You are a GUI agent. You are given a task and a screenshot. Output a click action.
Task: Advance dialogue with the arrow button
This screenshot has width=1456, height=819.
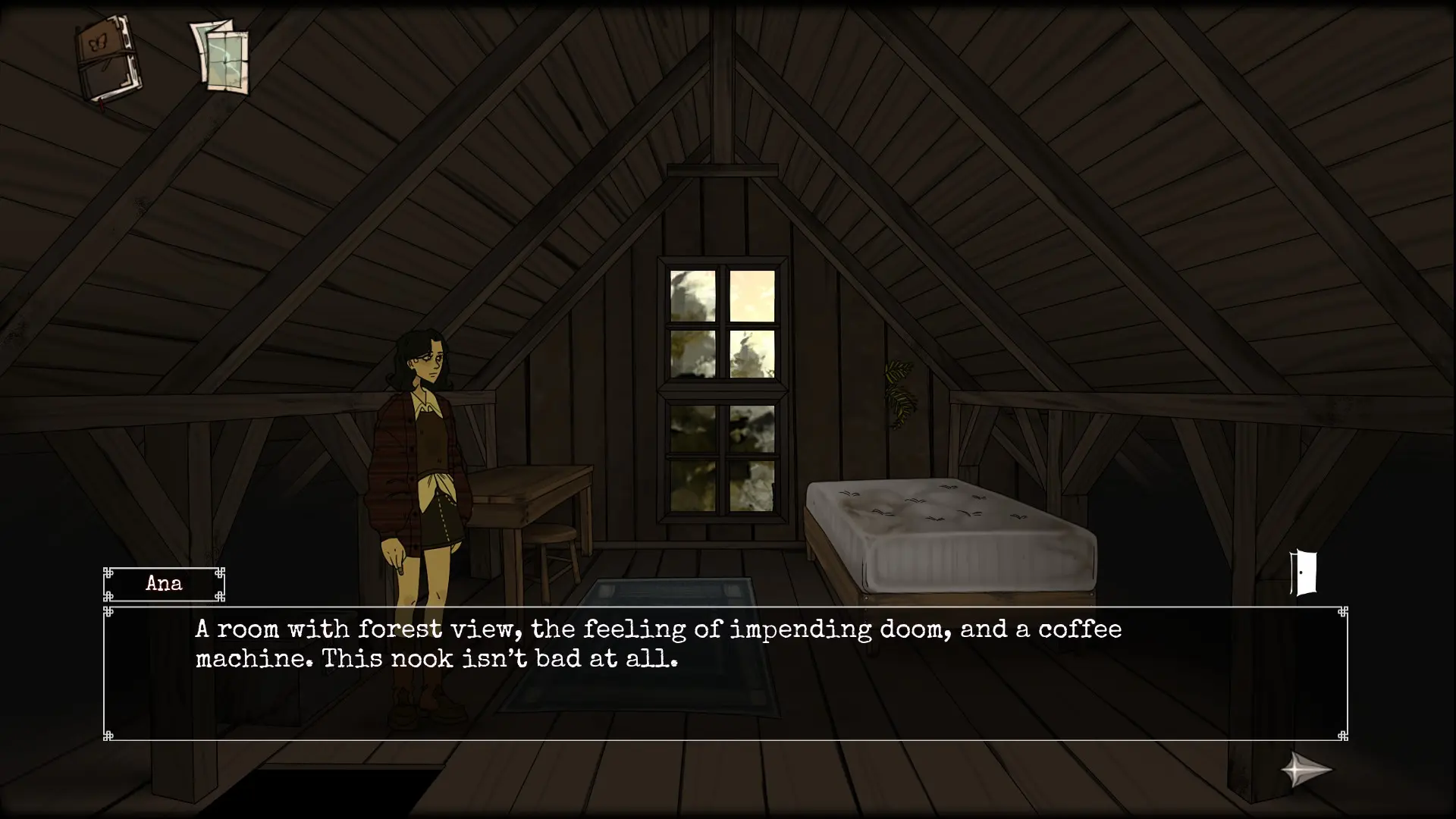coord(1306,770)
